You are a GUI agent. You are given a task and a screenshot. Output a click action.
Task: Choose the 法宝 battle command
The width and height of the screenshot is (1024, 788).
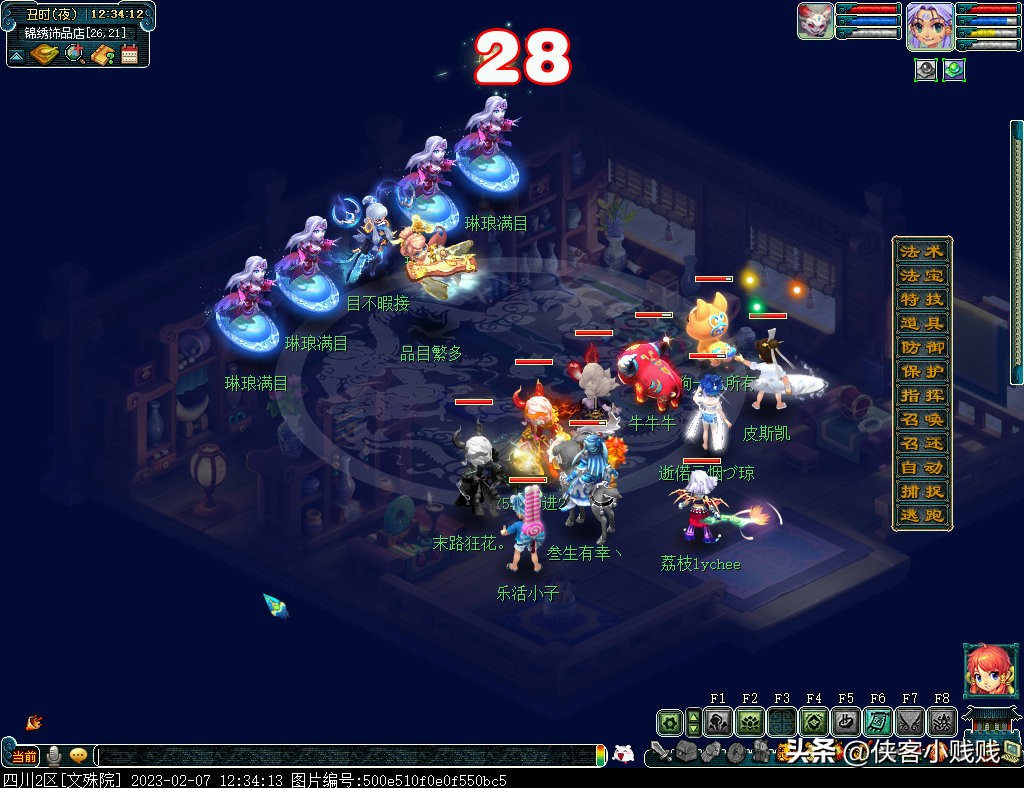(x=921, y=275)
